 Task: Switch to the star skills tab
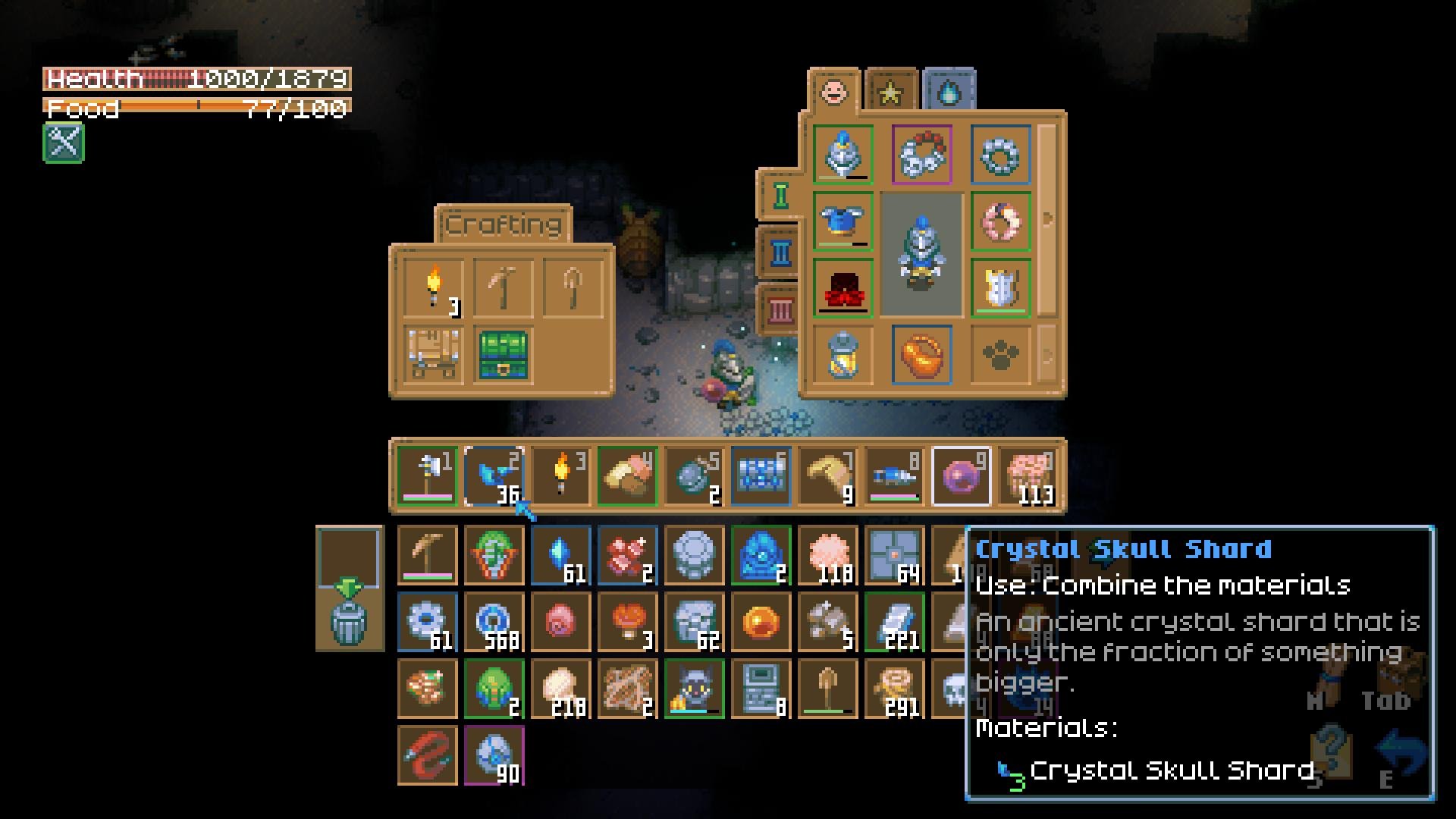[891, 93]
